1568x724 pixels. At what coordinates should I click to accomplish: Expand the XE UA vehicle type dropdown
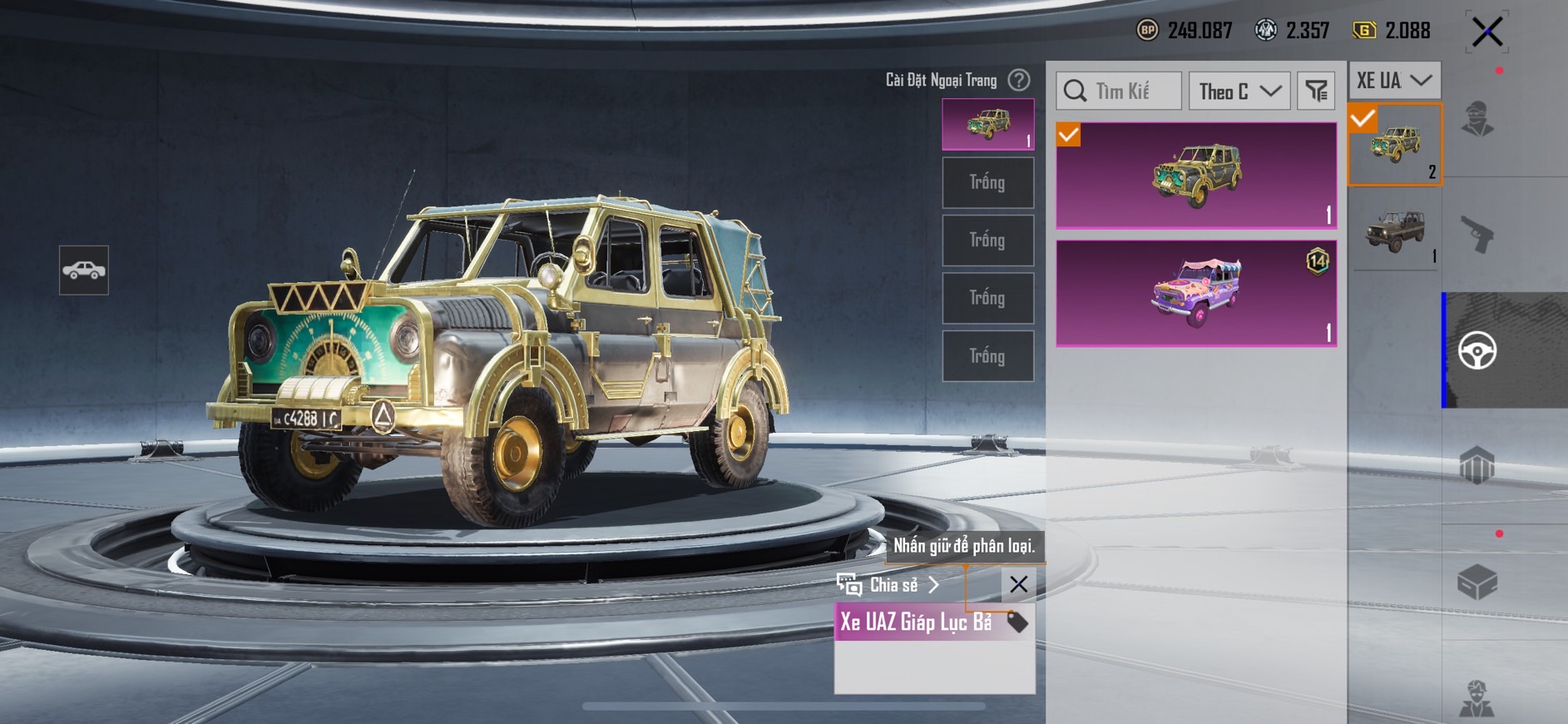(x=1393, y=81)
